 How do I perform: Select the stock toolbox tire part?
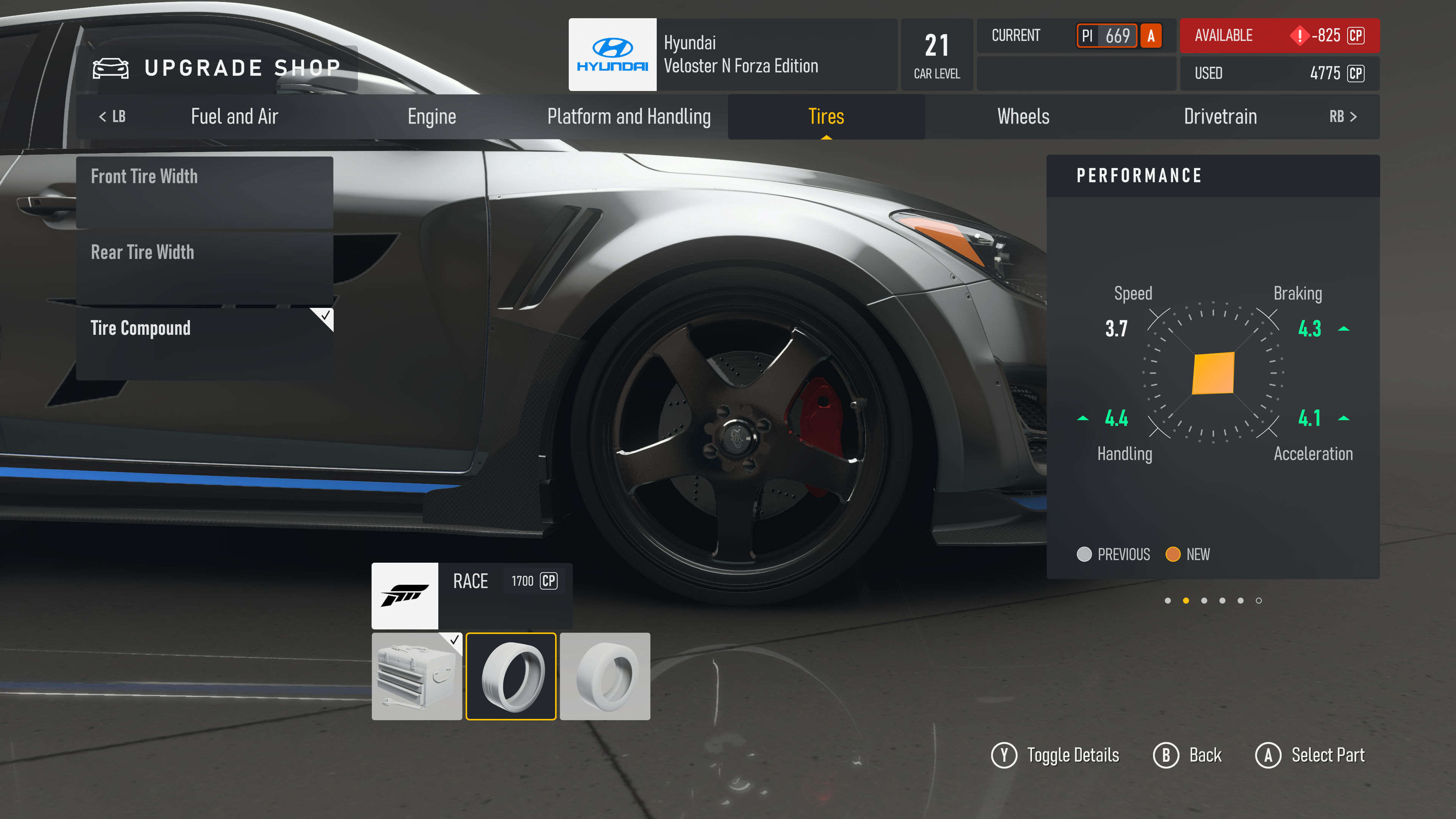pyautogui.click(x=417, y=676)
